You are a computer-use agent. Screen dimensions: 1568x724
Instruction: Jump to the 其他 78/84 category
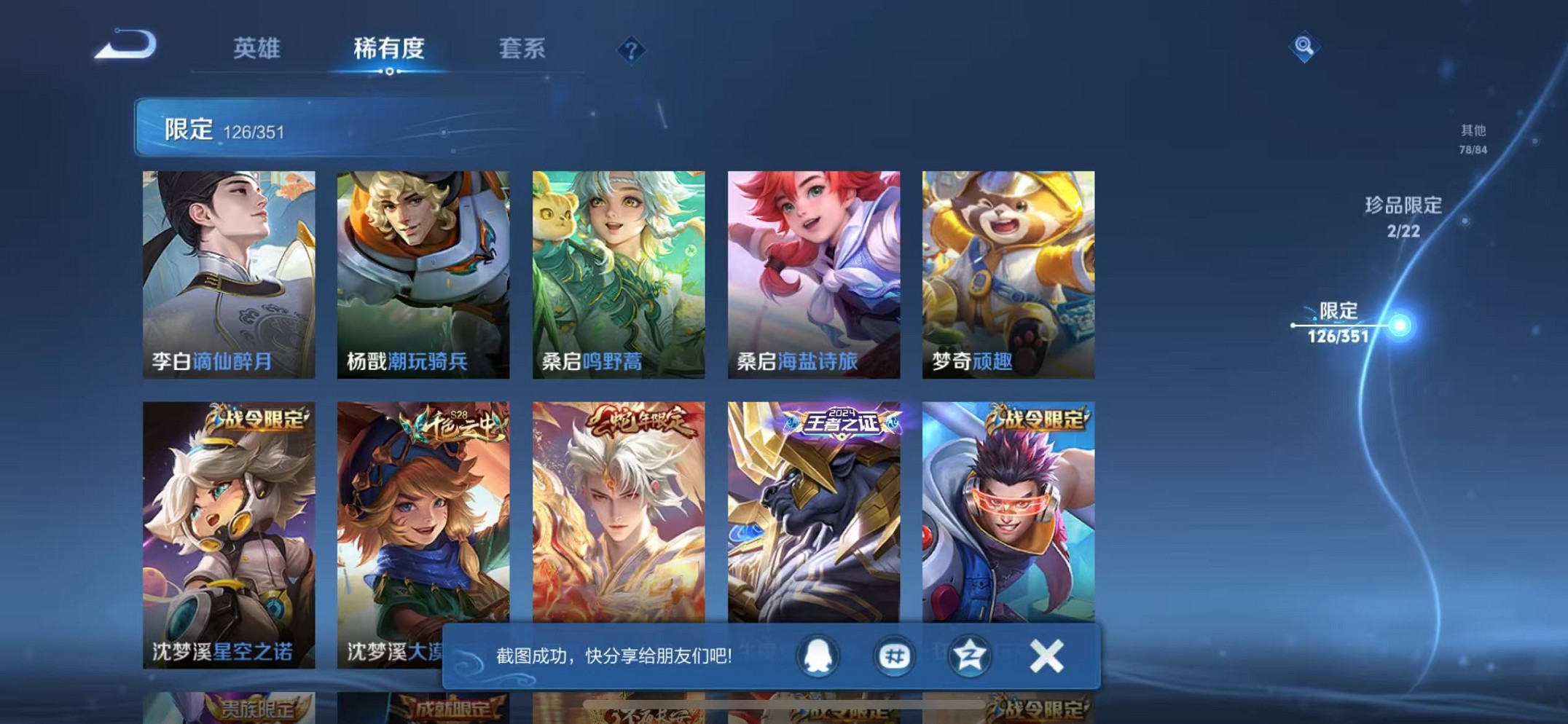coord(1472,138)
